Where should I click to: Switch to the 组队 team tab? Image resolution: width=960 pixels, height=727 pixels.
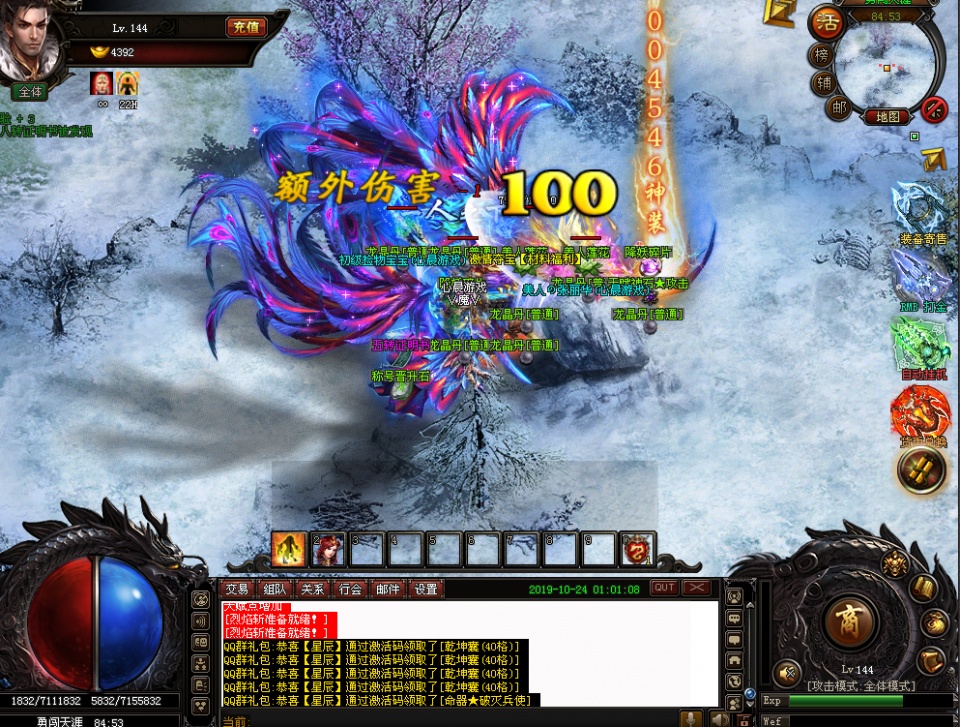coord(274,589)
